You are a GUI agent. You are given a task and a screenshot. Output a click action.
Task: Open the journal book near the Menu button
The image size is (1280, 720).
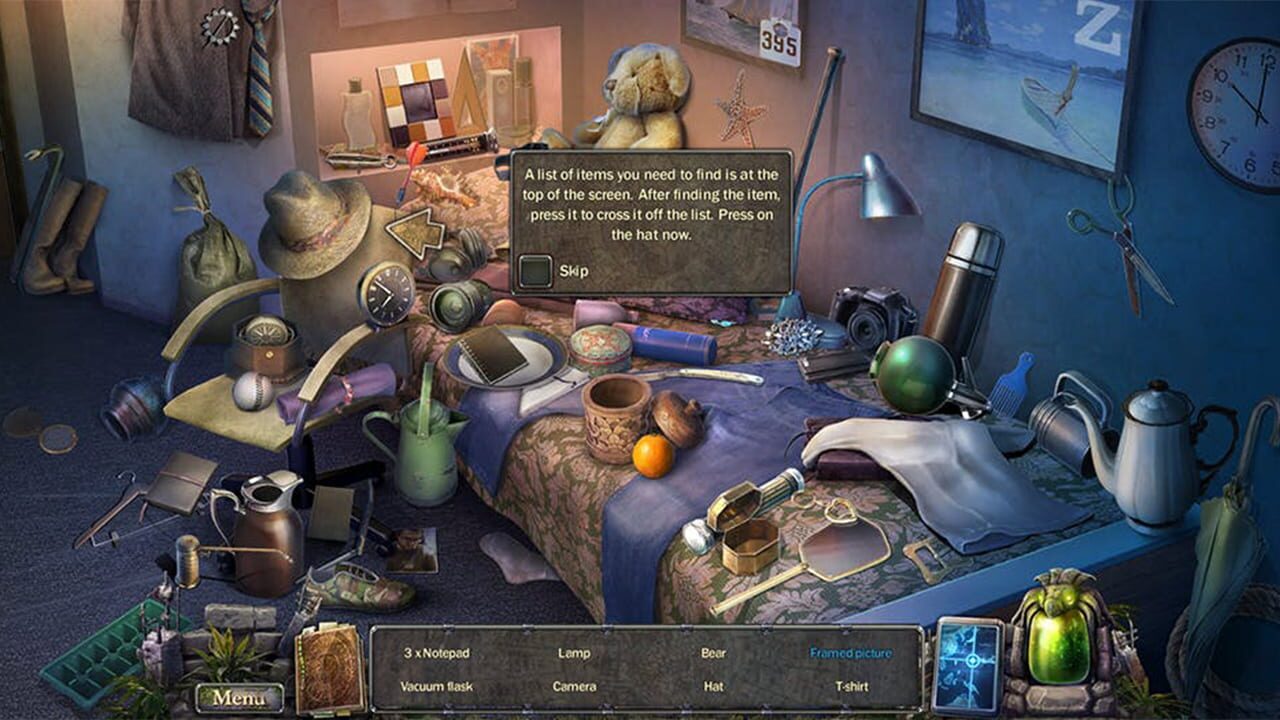click(330, 666)
